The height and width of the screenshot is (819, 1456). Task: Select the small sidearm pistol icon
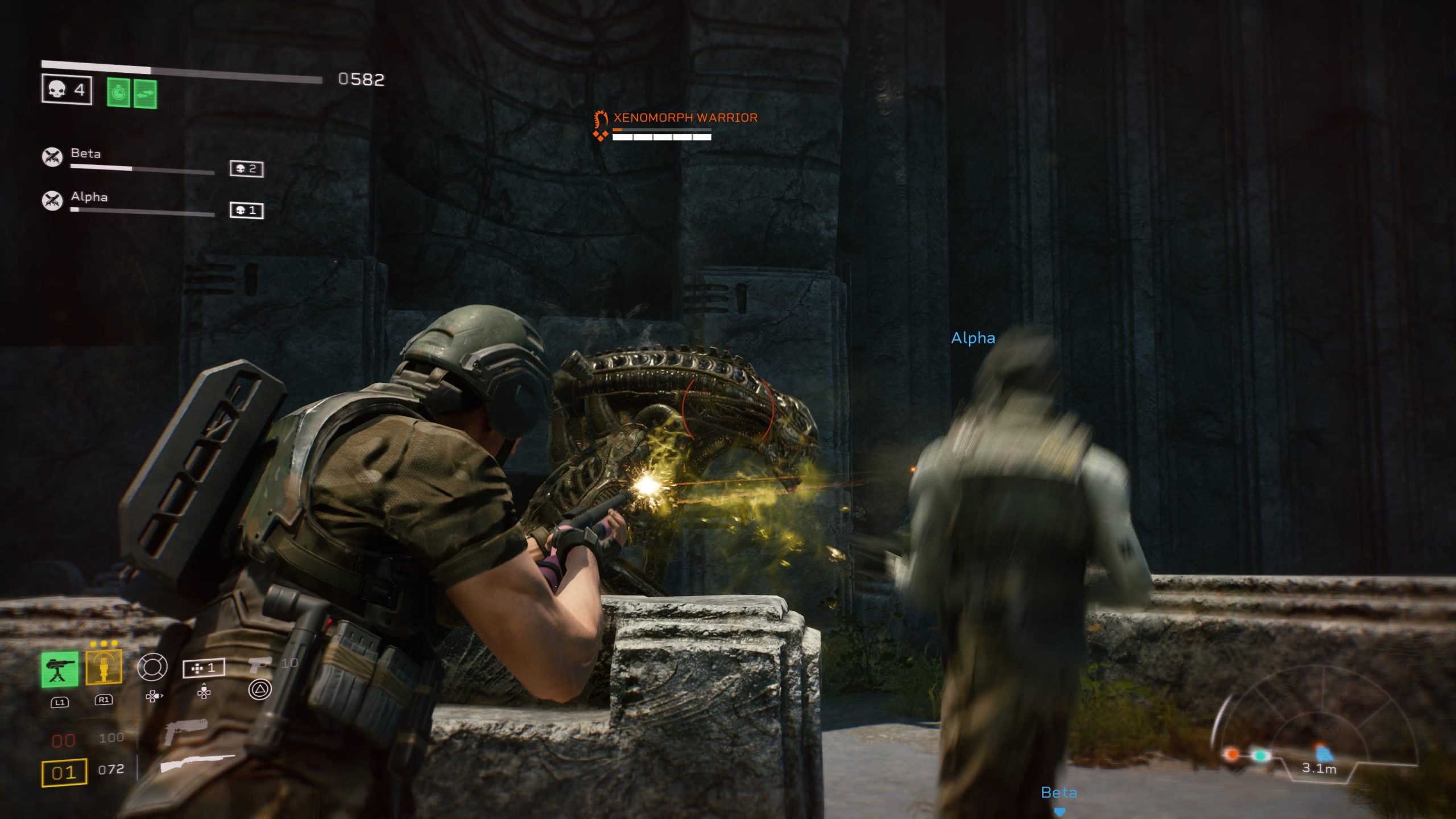point(260,664)
